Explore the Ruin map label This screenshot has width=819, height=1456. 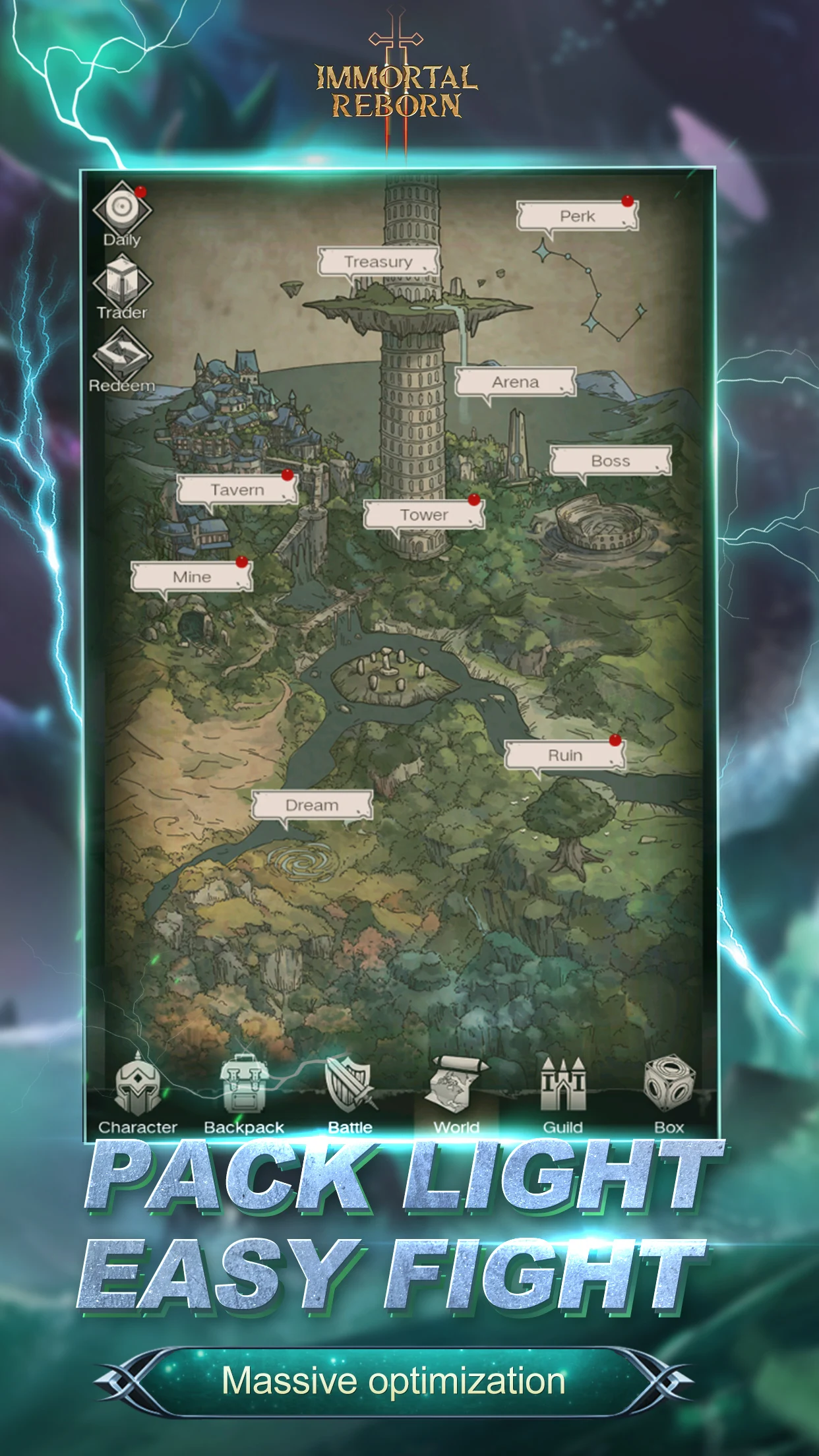tap(565, 755)
